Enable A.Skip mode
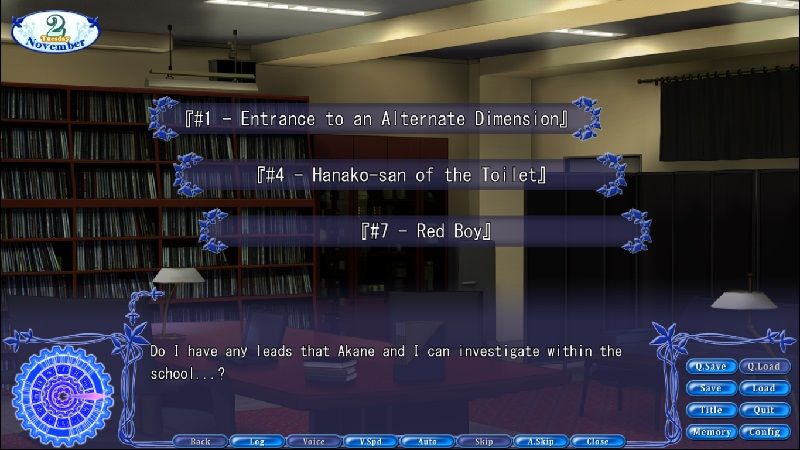Image resolution: width=800 pixels, height=450 pixels. tap(541, 441)
